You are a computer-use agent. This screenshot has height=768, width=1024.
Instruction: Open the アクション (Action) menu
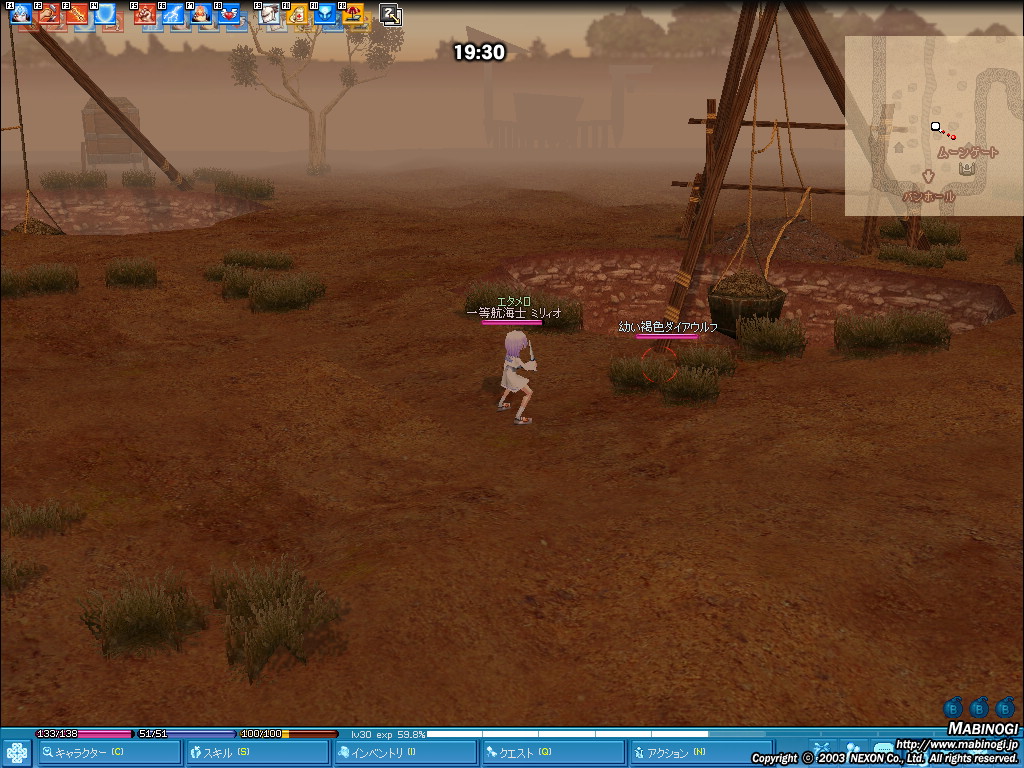[700, 752]
